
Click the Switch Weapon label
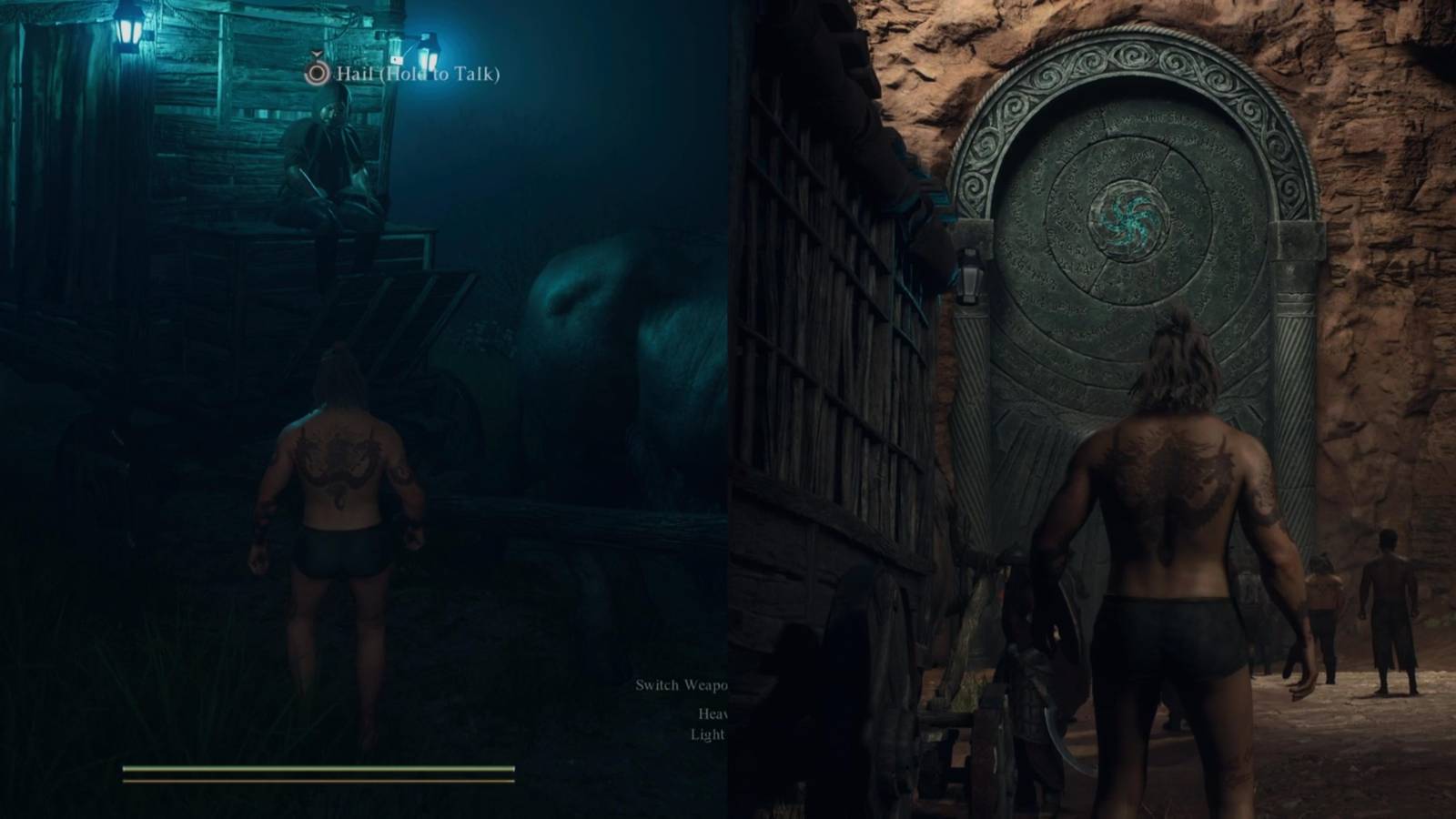coord(682,684)
